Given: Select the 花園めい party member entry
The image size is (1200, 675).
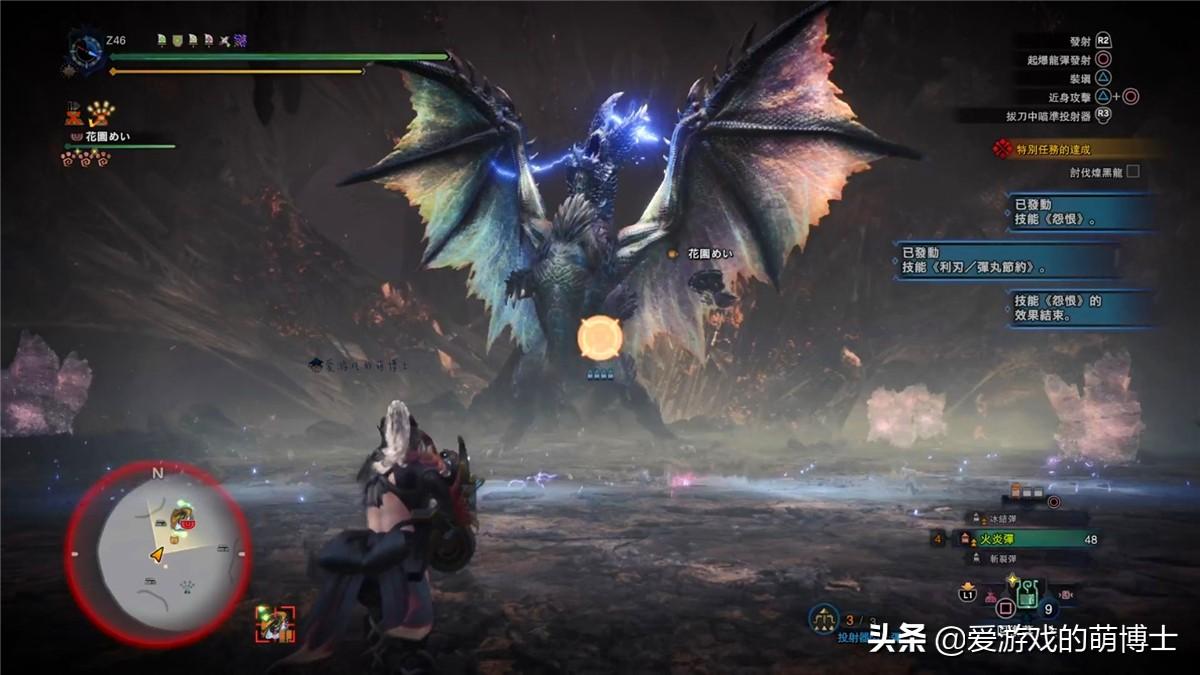Looking at the screenshot, I should click(x=99, y=137).
